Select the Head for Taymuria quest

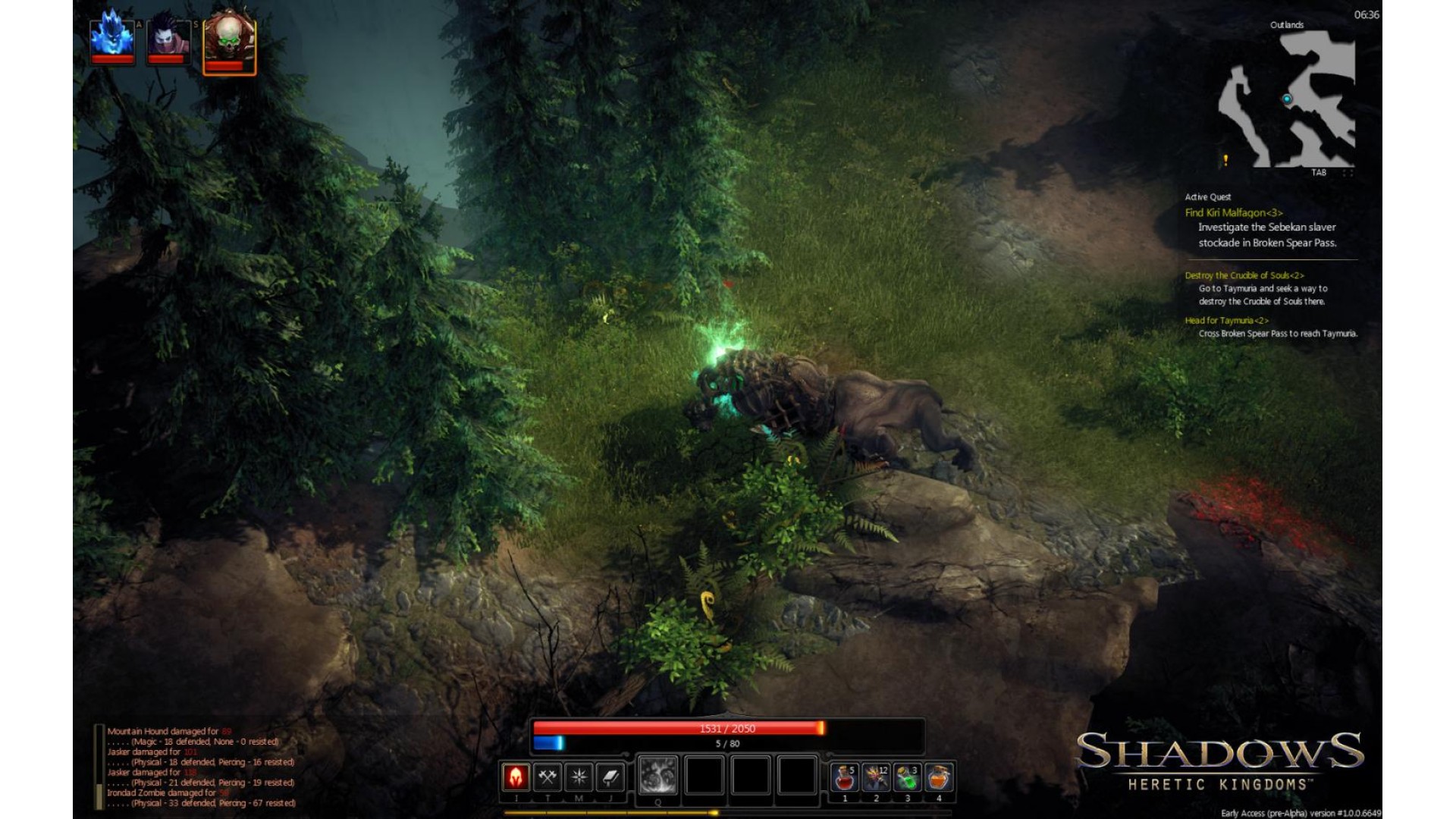pos(1226,321)
